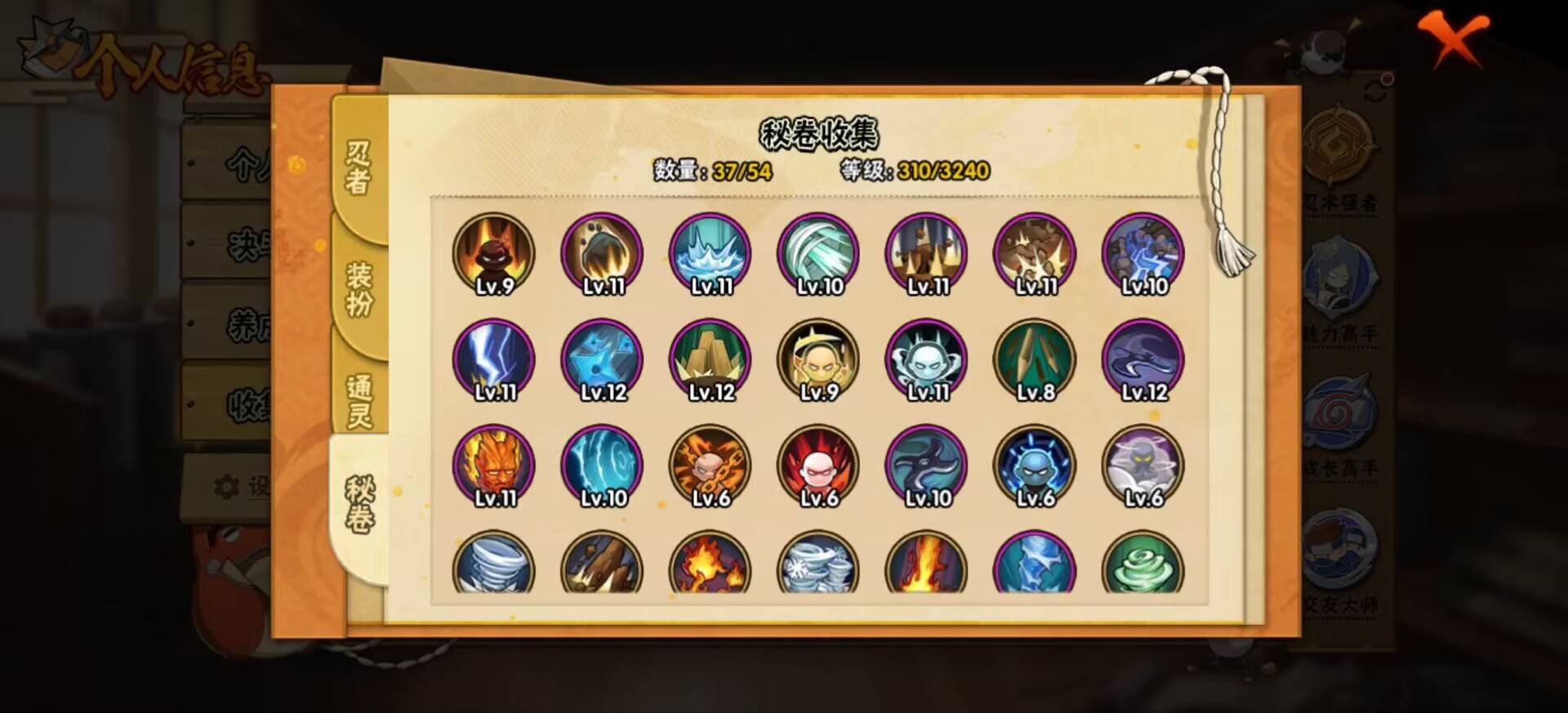Click the Lv.11 water splash scroll

[x=709, y=253]
